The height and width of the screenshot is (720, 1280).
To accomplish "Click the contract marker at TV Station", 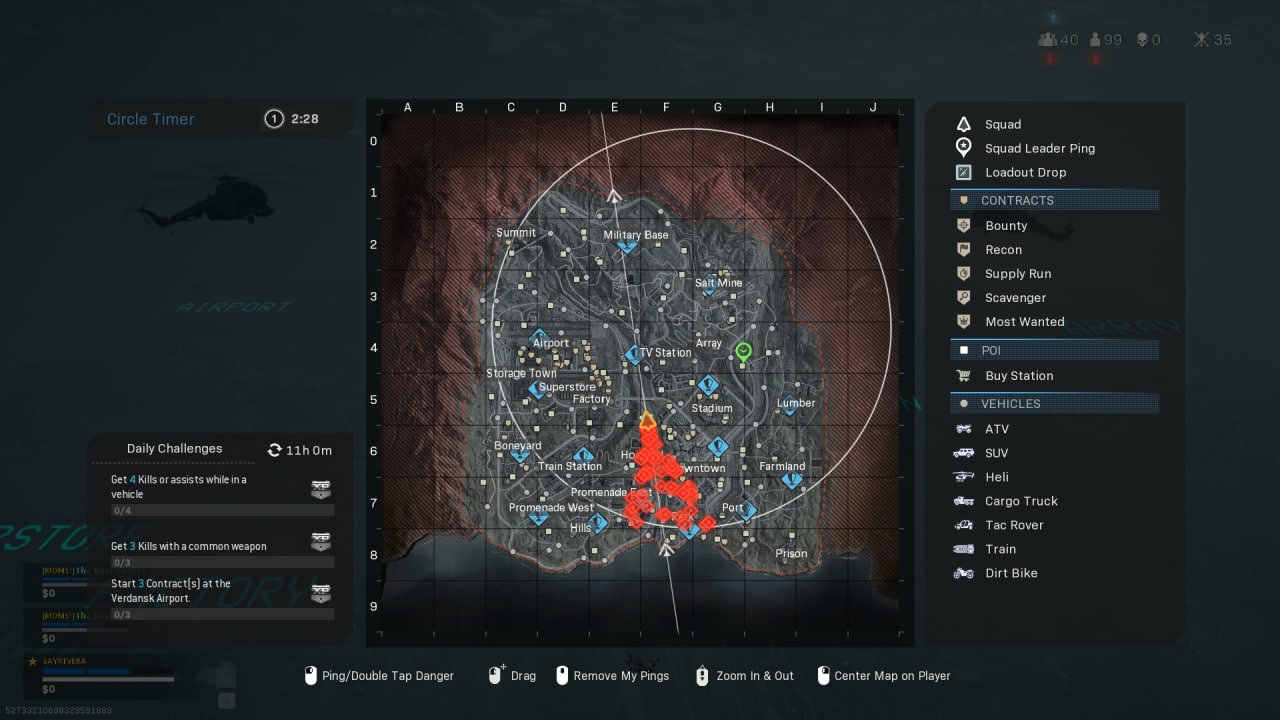I will click(633, 355).
